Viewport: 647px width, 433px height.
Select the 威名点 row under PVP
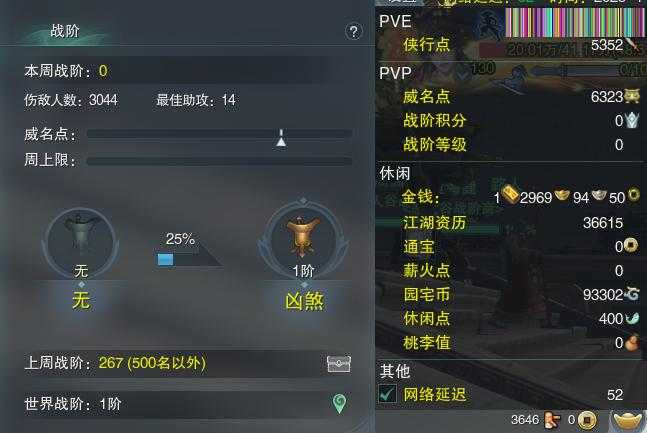(510, 97)
